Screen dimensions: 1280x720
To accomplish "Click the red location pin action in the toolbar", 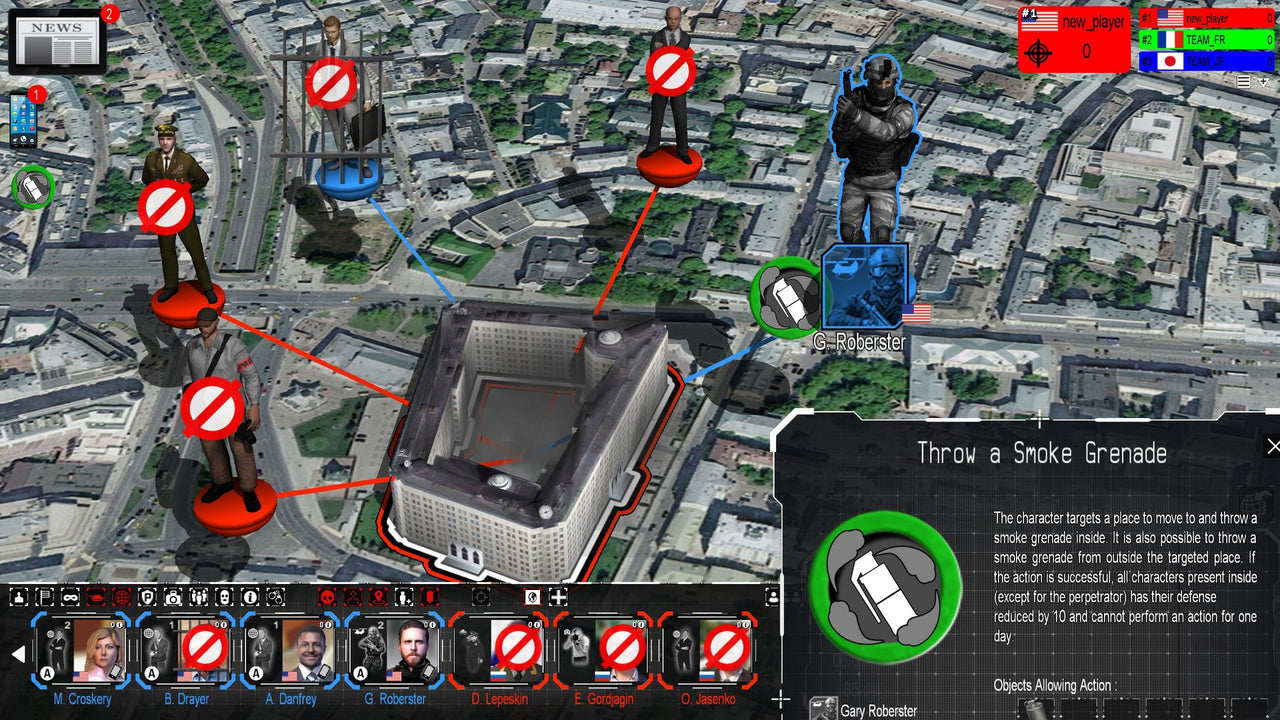I will pos(378,596).
